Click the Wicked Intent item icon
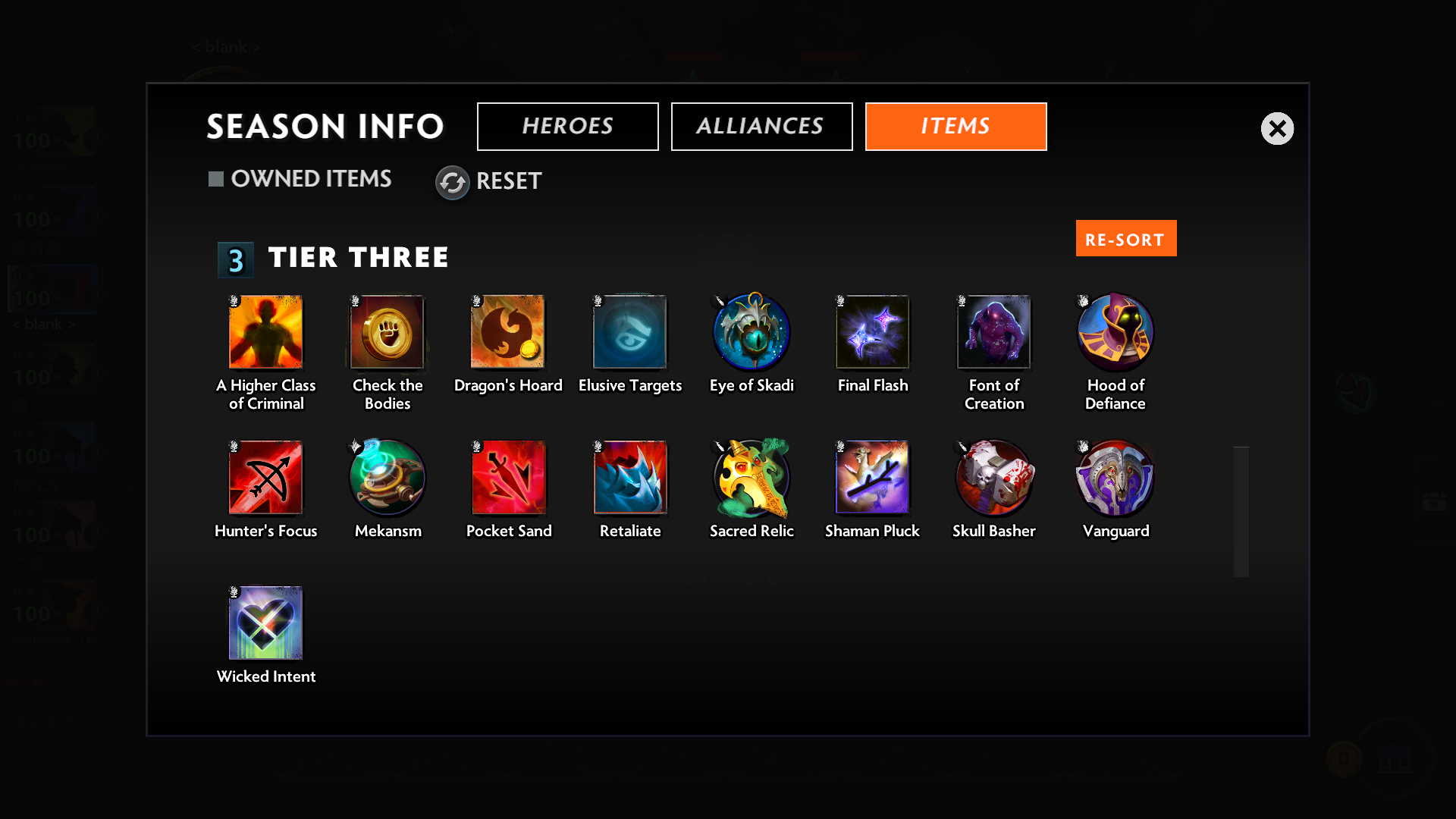The width and height of the screenshot is (1456, 819). pyautogui.click(x=266, y=623)
